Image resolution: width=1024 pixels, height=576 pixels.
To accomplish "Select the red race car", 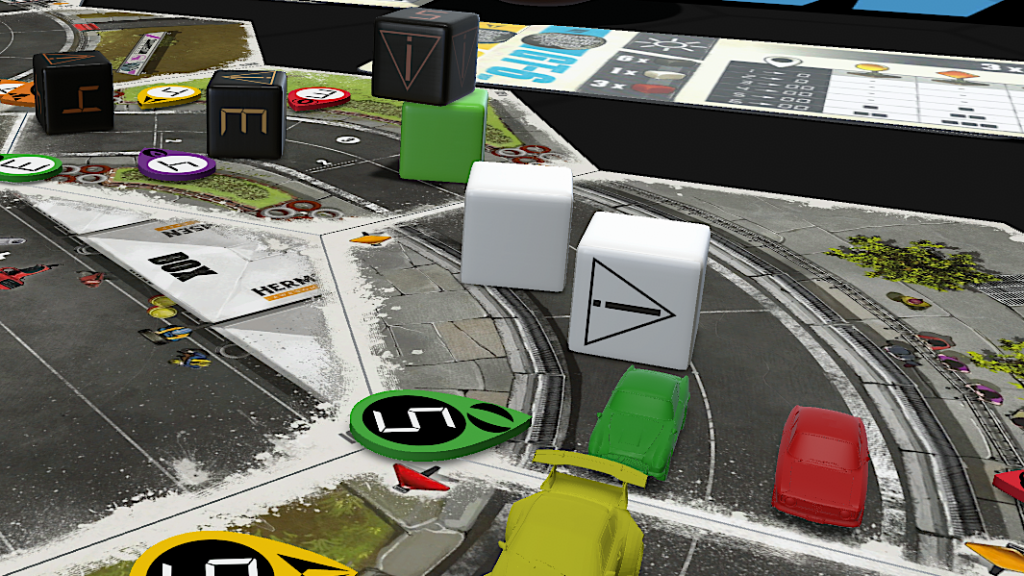I will (821, 461).
